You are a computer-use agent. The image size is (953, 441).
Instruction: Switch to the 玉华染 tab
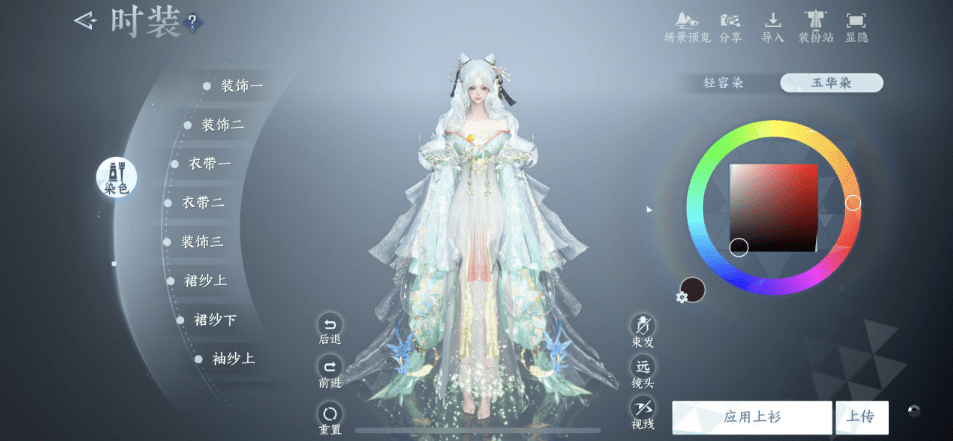pos(831,83)
